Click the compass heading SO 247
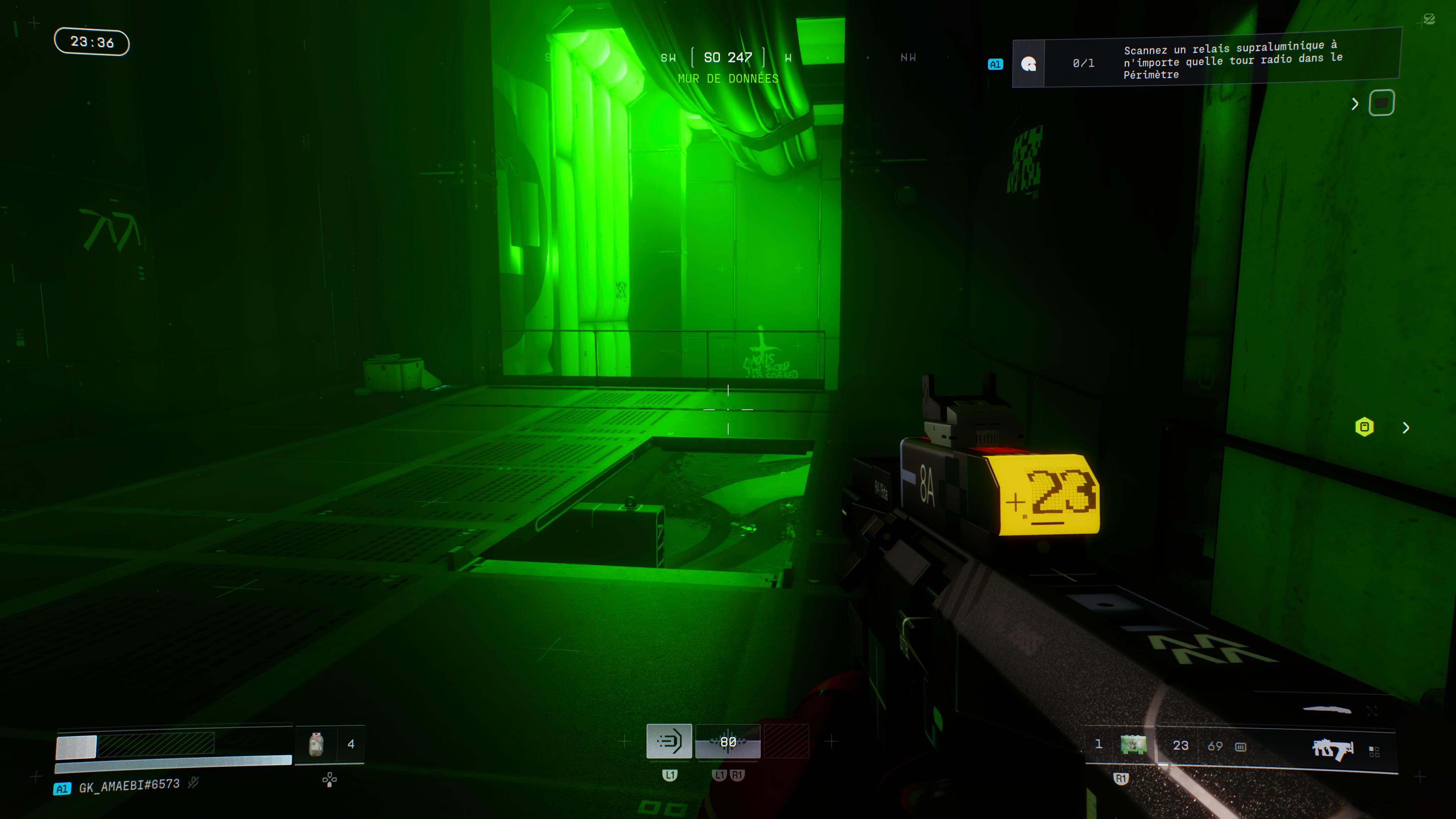The width and height of the screenshot is (1456, 819). tap(728, 58)
